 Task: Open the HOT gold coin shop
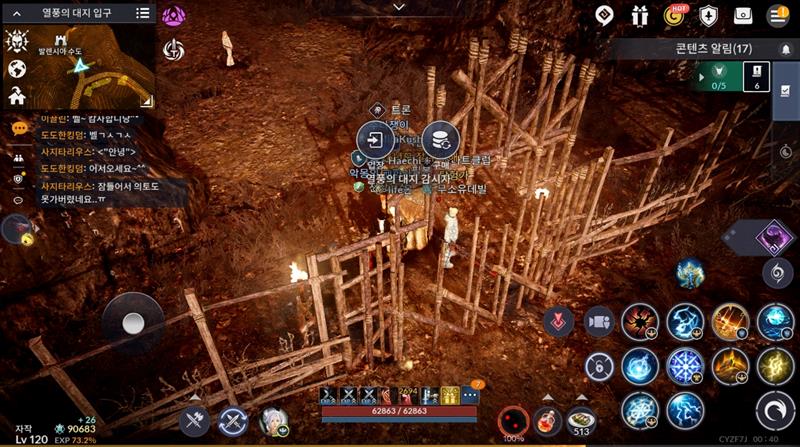674,15
